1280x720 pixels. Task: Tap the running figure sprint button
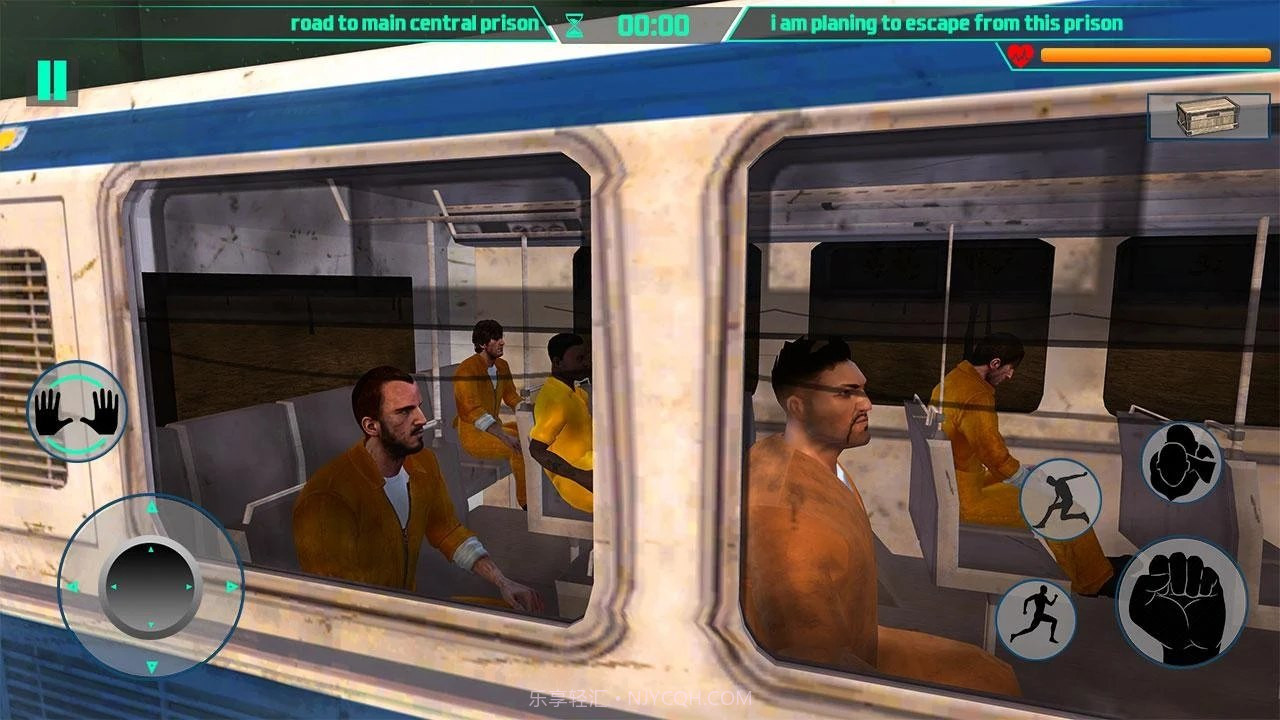coord(1035,619)
